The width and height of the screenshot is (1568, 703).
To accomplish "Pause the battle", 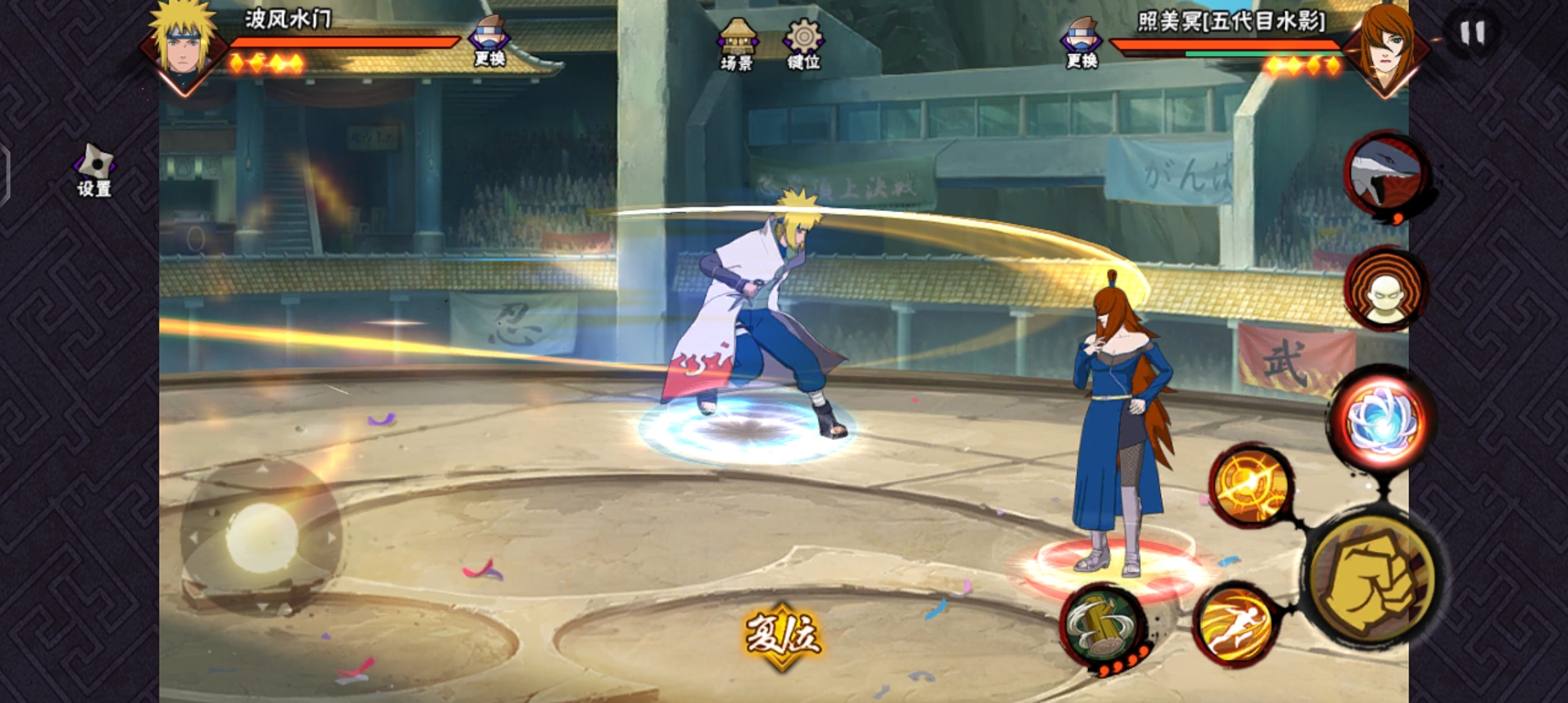I will click(1472, 32).
